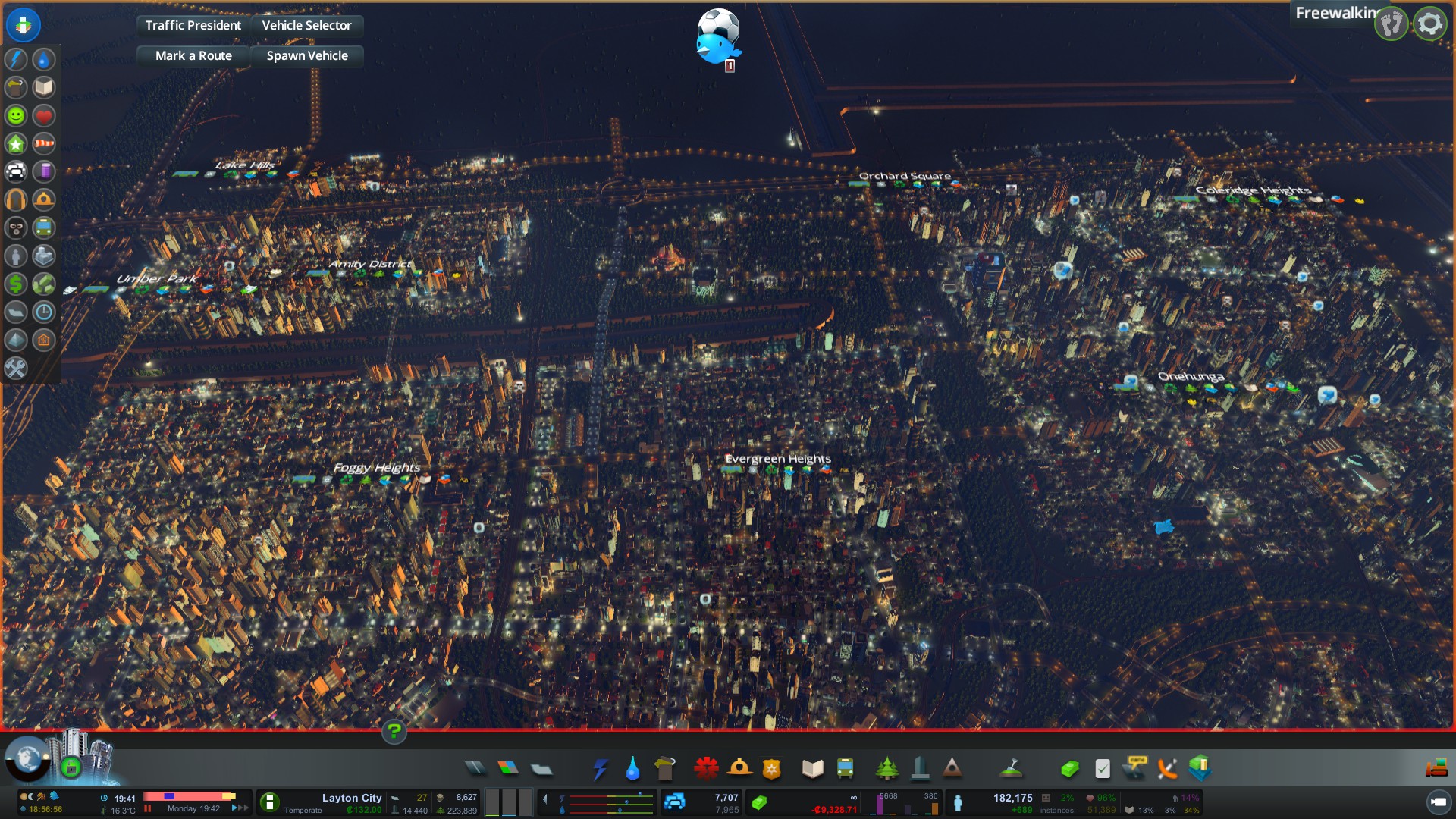Image resolution: width=1456 pixels, height=819 pixels.
Task: Activate the Spawn Vehicle button
Action: point(306,55)
